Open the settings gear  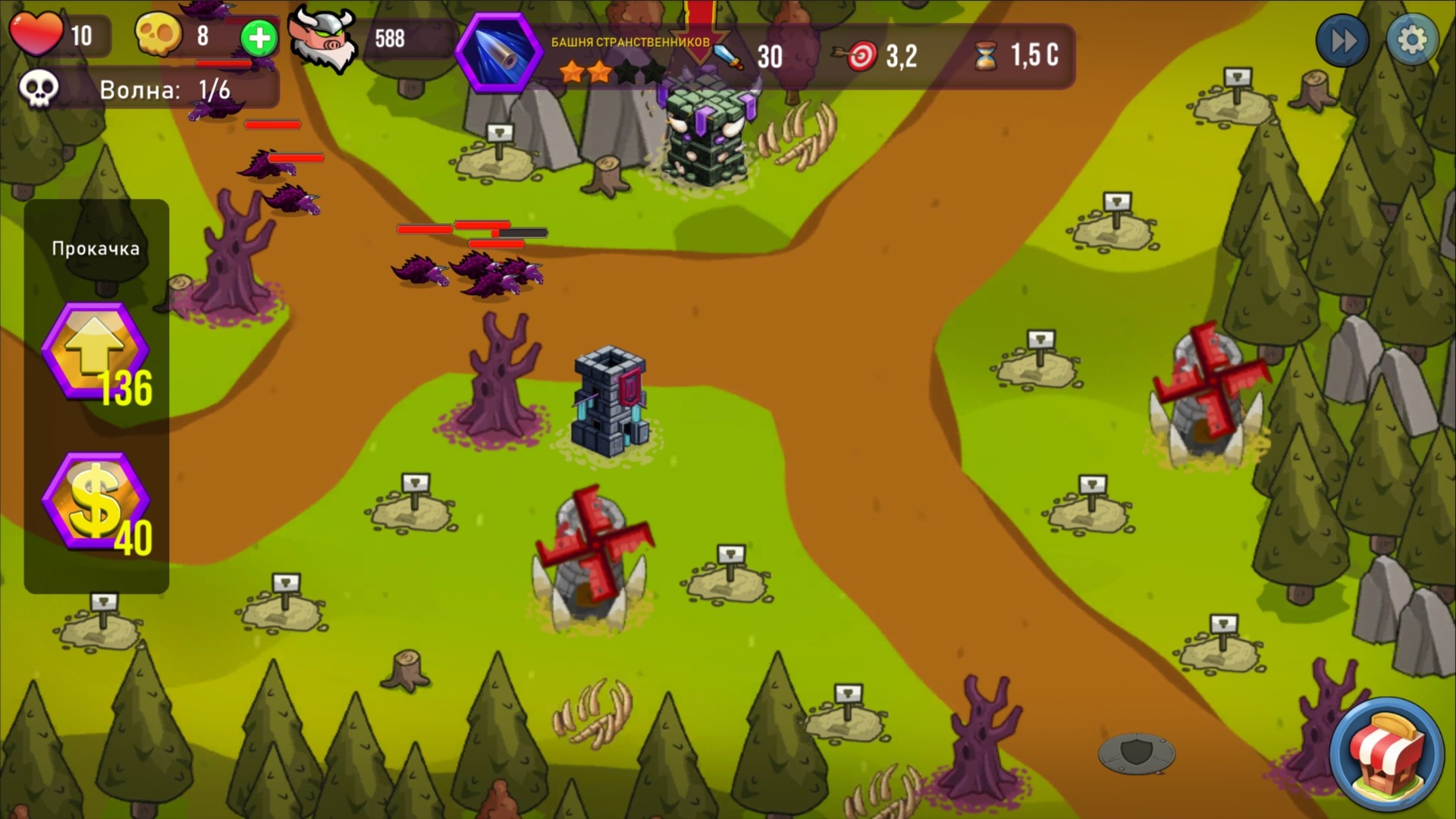click(1413, 39)
